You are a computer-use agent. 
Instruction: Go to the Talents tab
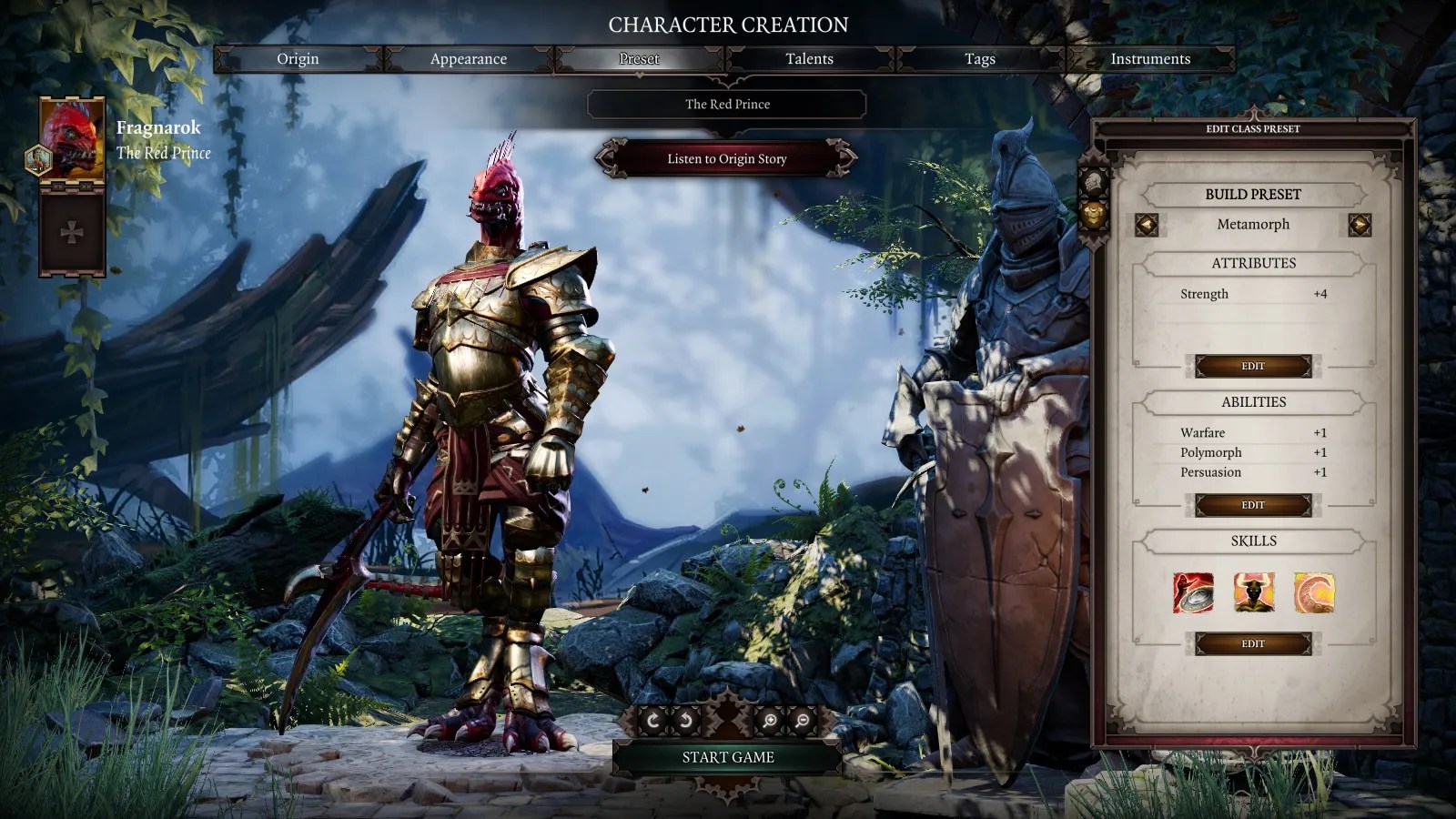pyautogui.click(x=809, y=59)
